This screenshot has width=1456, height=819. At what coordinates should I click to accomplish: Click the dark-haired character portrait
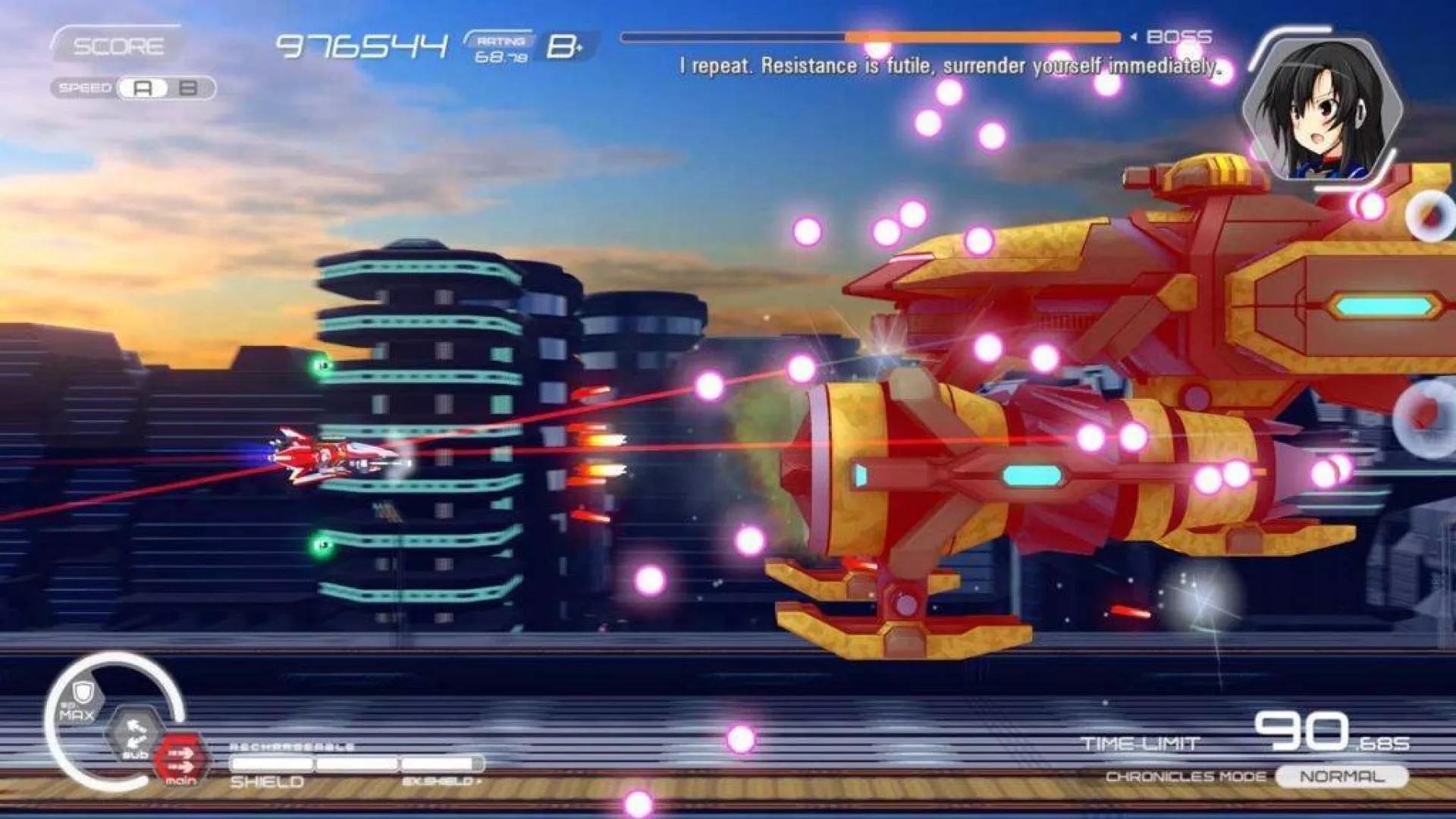tap(1323, 110)
